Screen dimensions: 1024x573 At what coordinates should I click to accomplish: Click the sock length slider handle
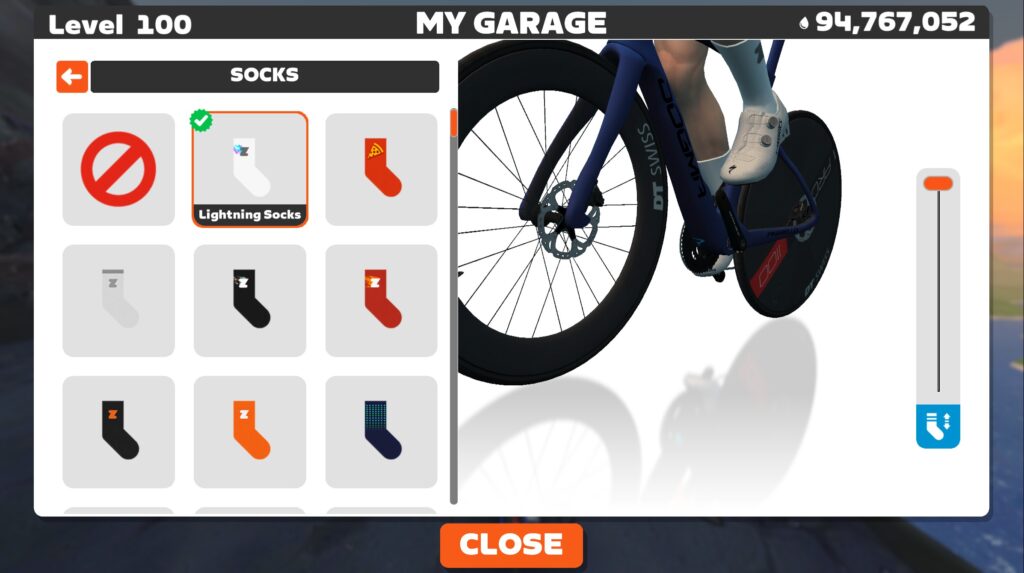click(x=938, y=183)
